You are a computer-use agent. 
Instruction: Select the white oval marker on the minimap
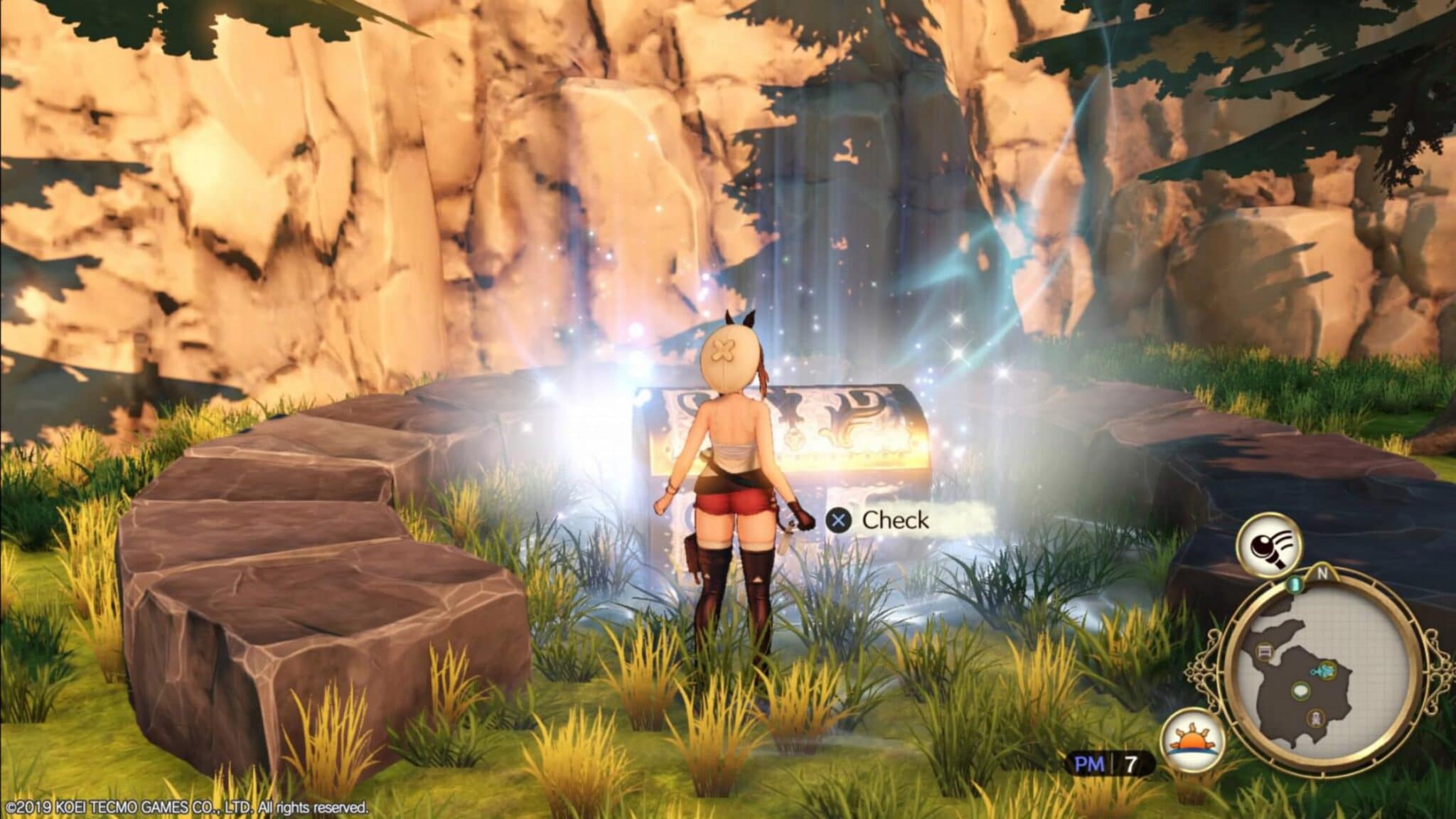[1301, 690]
